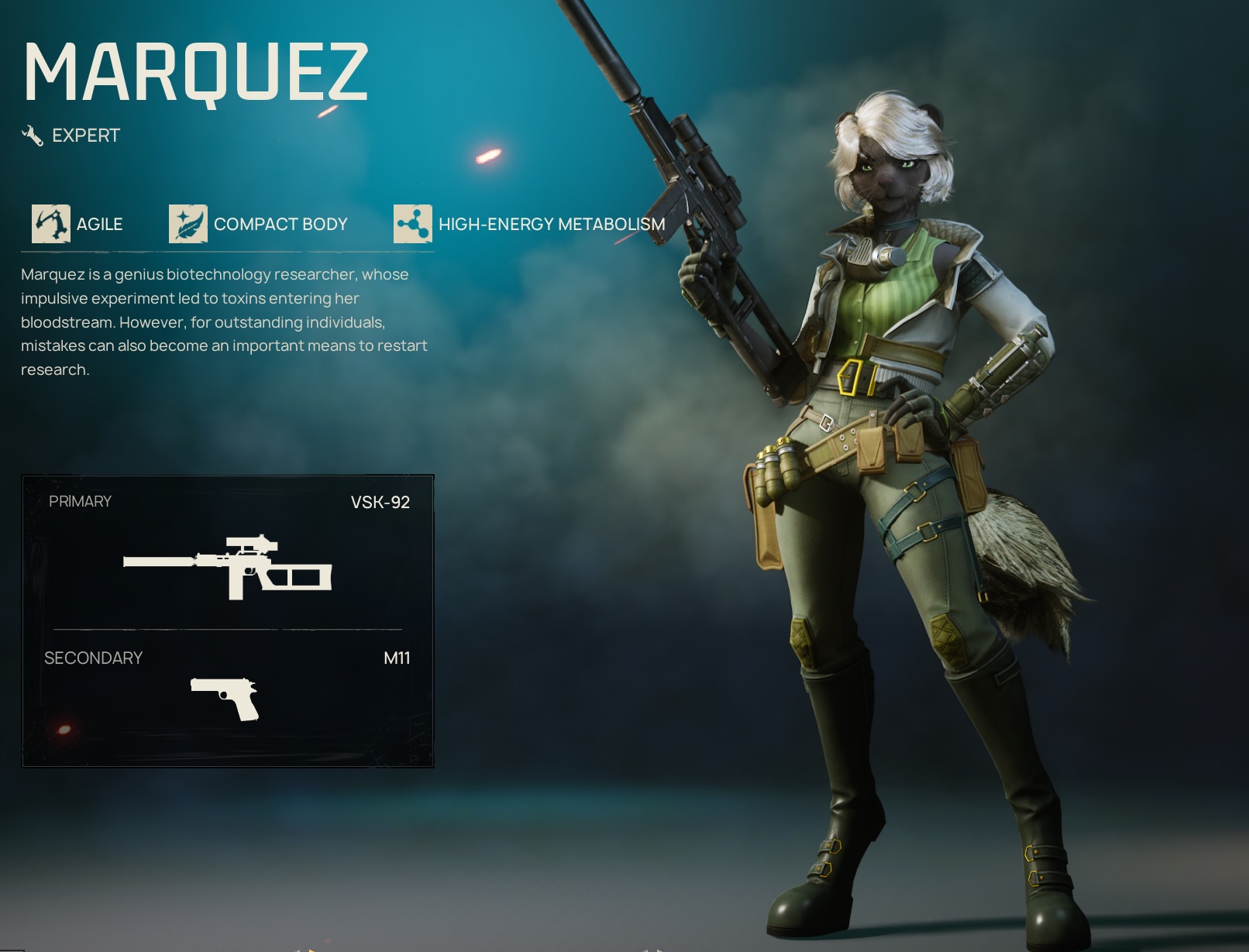The image size is (1249, 952).
Task: Inspect the Compact Body trait icon
Action: pyautogui.click(x=188, y=224)
